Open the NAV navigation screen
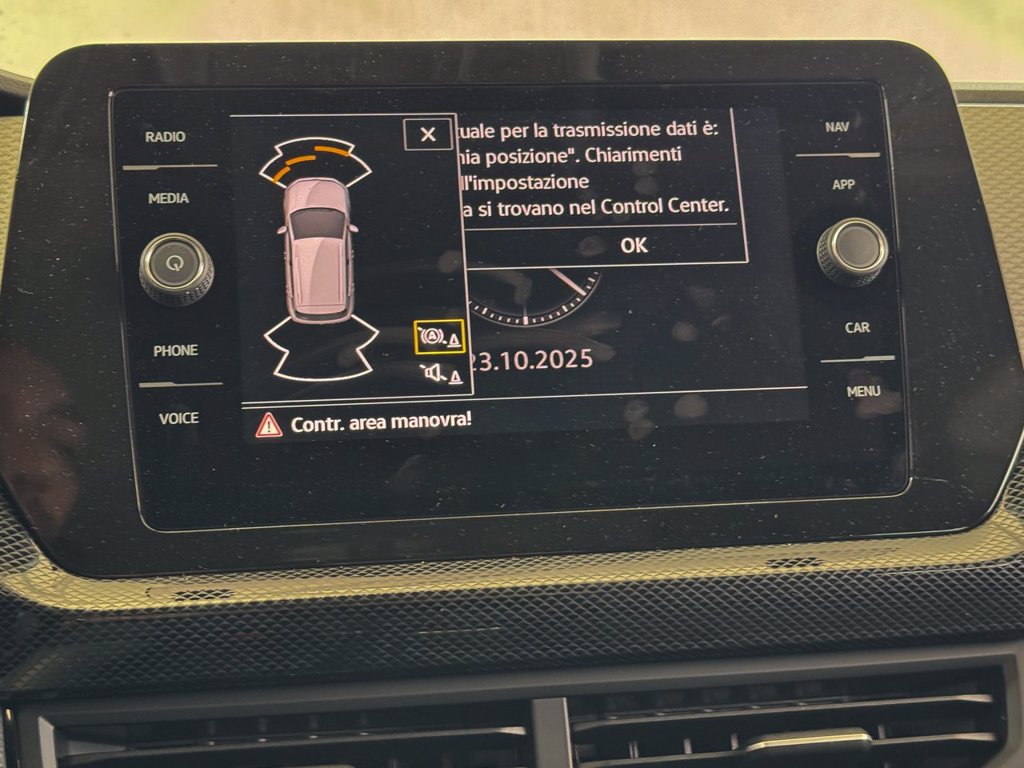 [x=837, y=127]
